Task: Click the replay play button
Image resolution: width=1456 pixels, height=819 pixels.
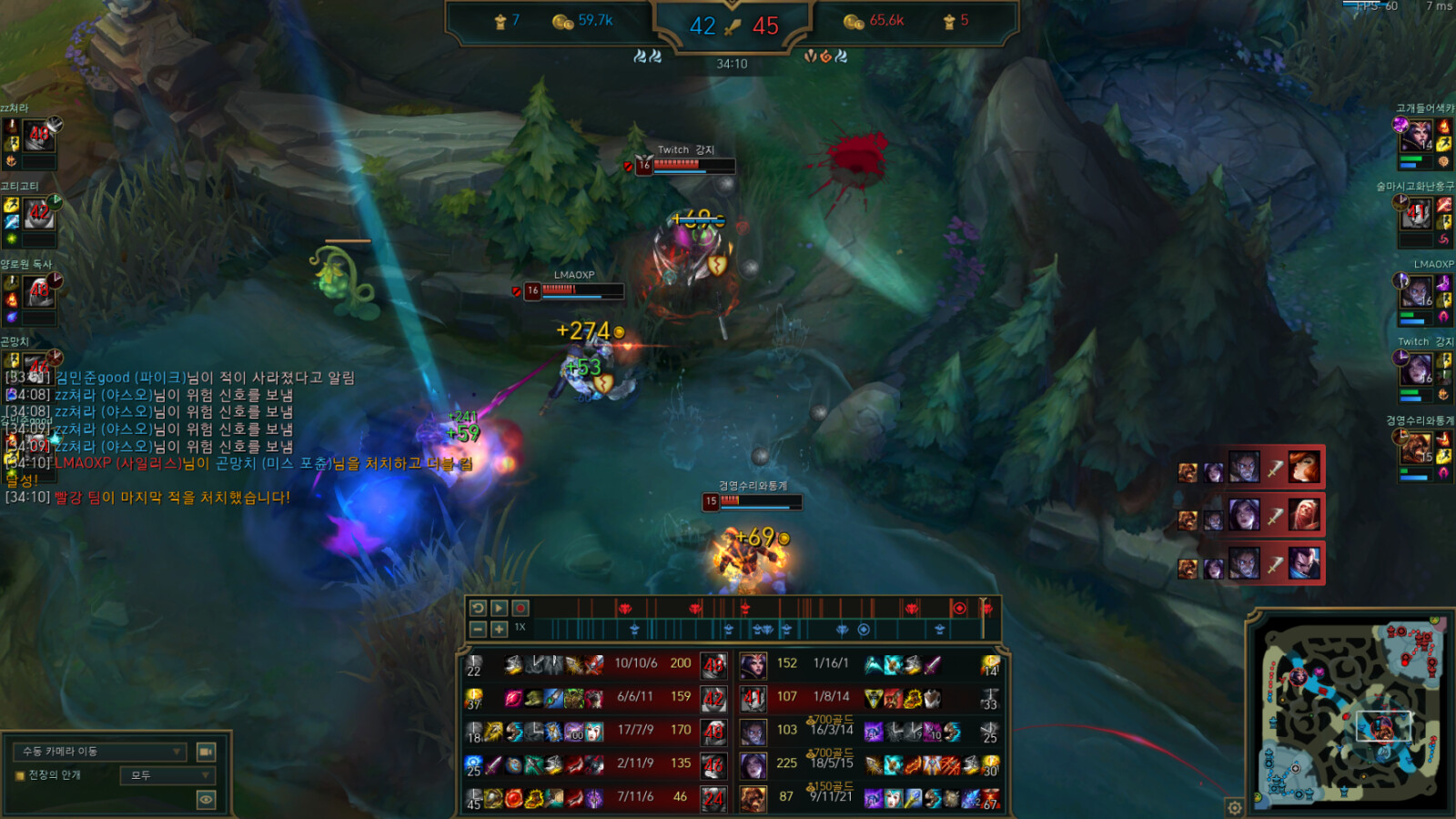Action: point(499,608)
